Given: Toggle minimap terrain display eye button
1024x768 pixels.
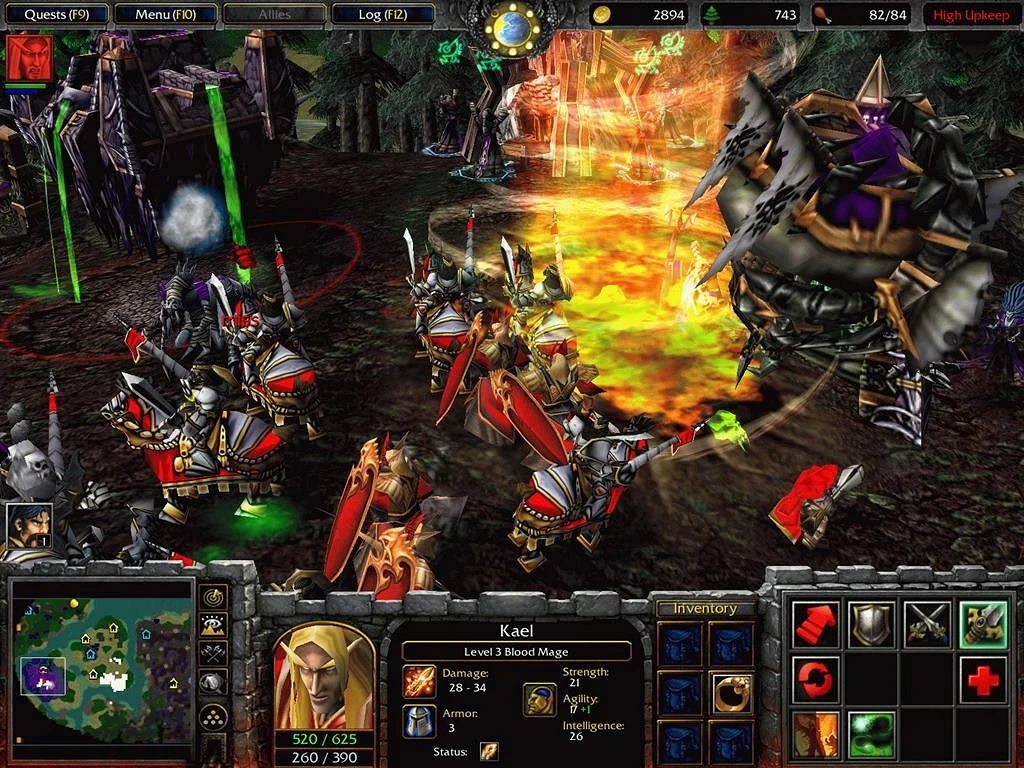Looking at the screenshot, I should click(x=212, y=626).
